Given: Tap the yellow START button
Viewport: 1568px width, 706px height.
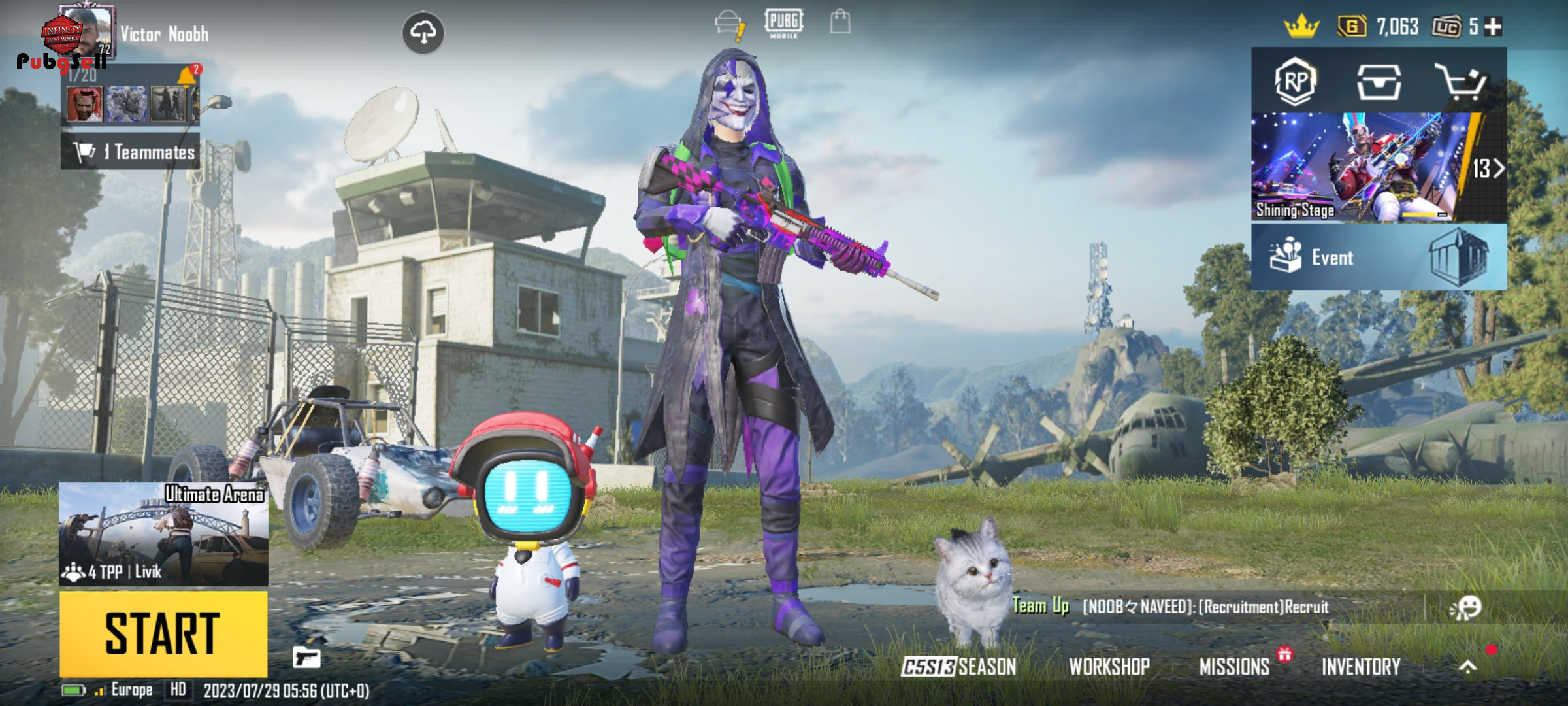Looking at the screenshot, I should 163,633.
